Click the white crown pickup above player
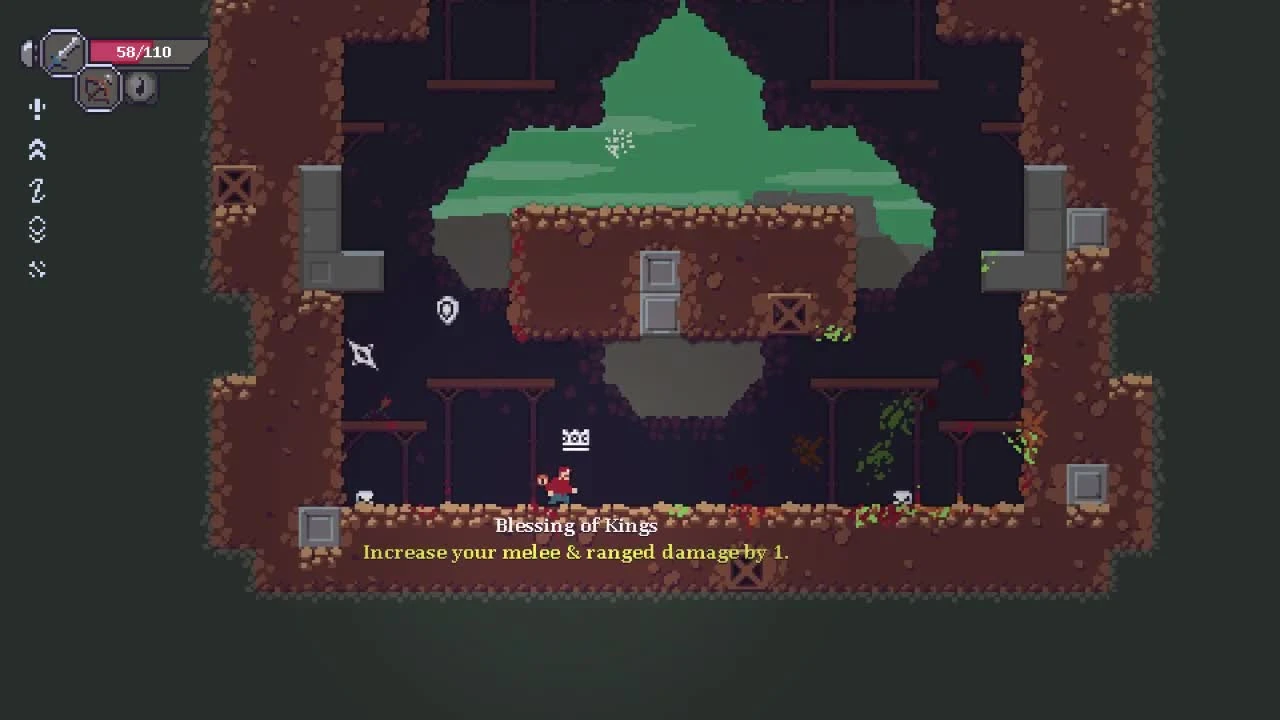 [x=575, y=438]
